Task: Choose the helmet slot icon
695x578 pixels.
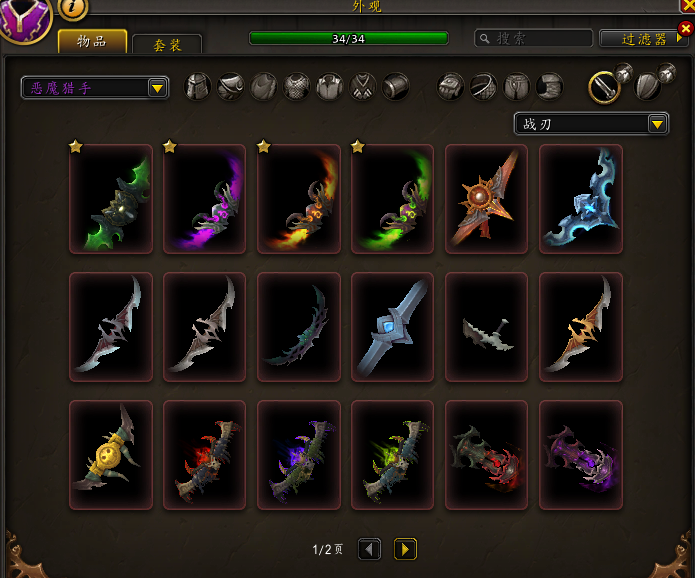Action: pos(199,87)
